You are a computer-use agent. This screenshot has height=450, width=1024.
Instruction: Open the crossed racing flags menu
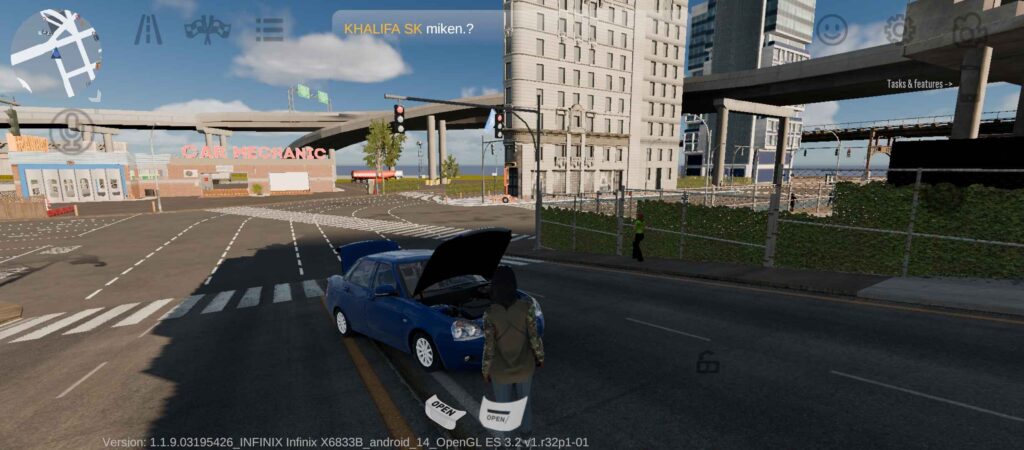(208, 29)
